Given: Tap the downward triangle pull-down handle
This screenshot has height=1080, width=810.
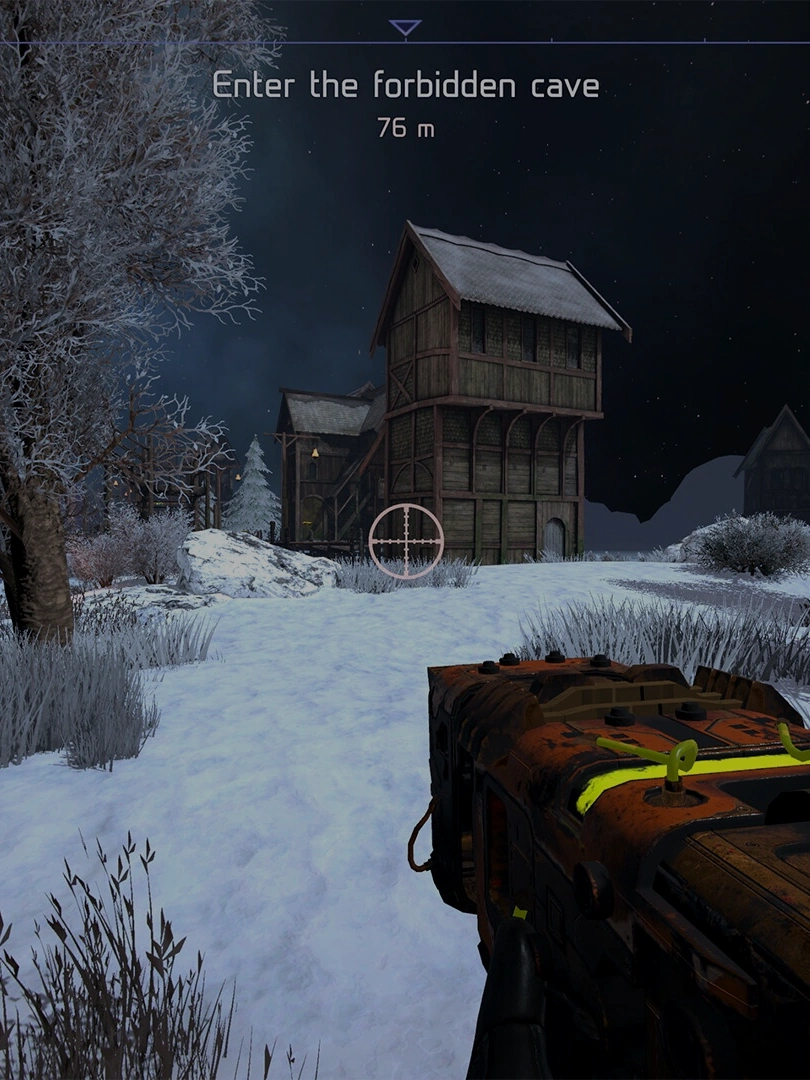Looking at the screenshot, I should click(405, 28).
